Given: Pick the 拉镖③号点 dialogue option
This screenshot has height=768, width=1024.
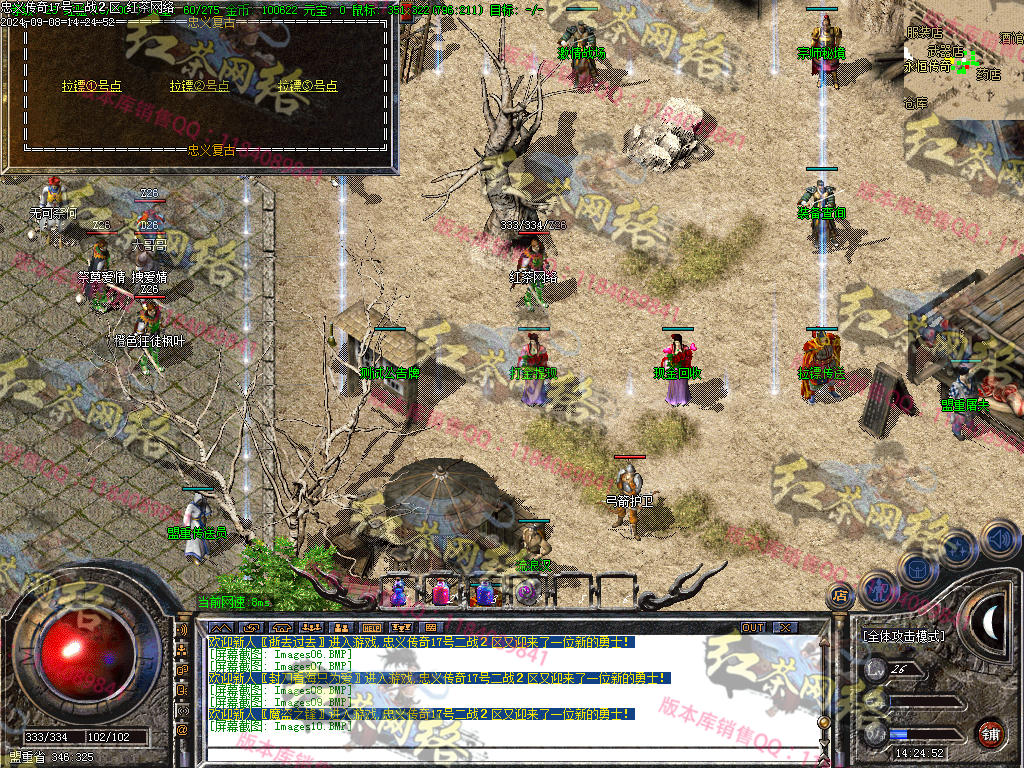Looking at the screenshot, I should [308, 86].
